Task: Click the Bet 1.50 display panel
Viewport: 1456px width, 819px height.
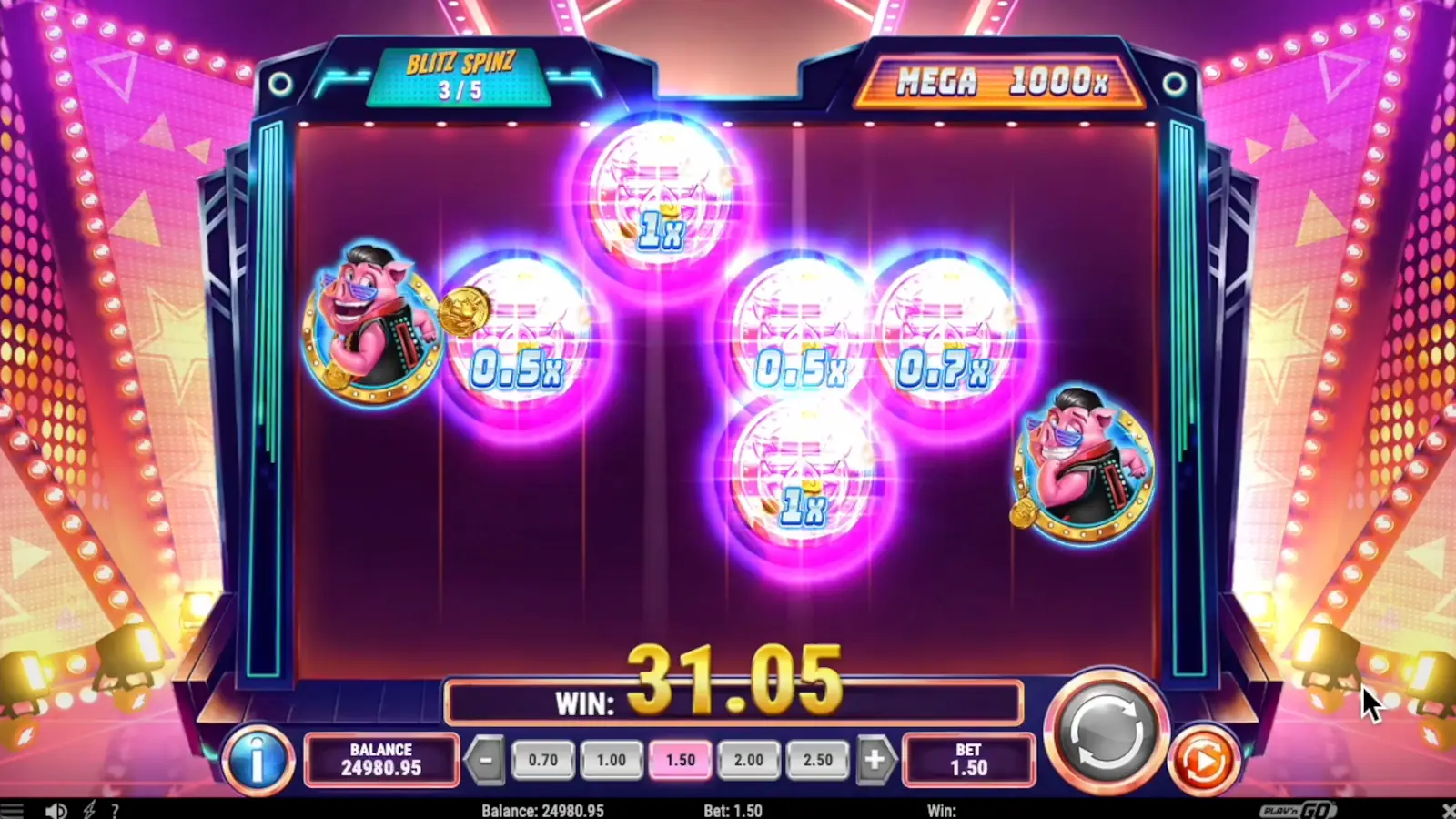Action: [x=969, y=761]
